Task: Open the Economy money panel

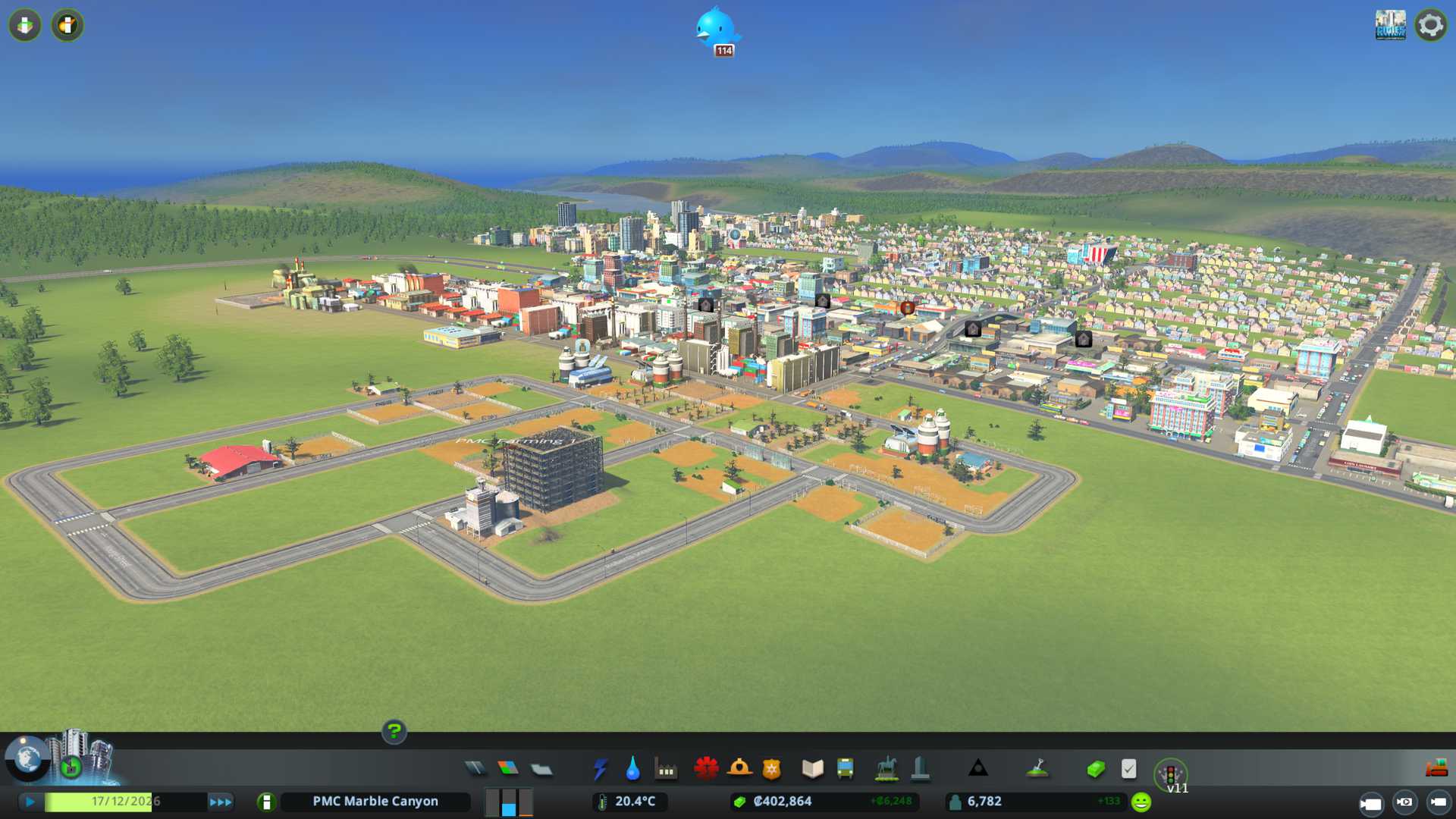Action: (x=1095, y=769)
